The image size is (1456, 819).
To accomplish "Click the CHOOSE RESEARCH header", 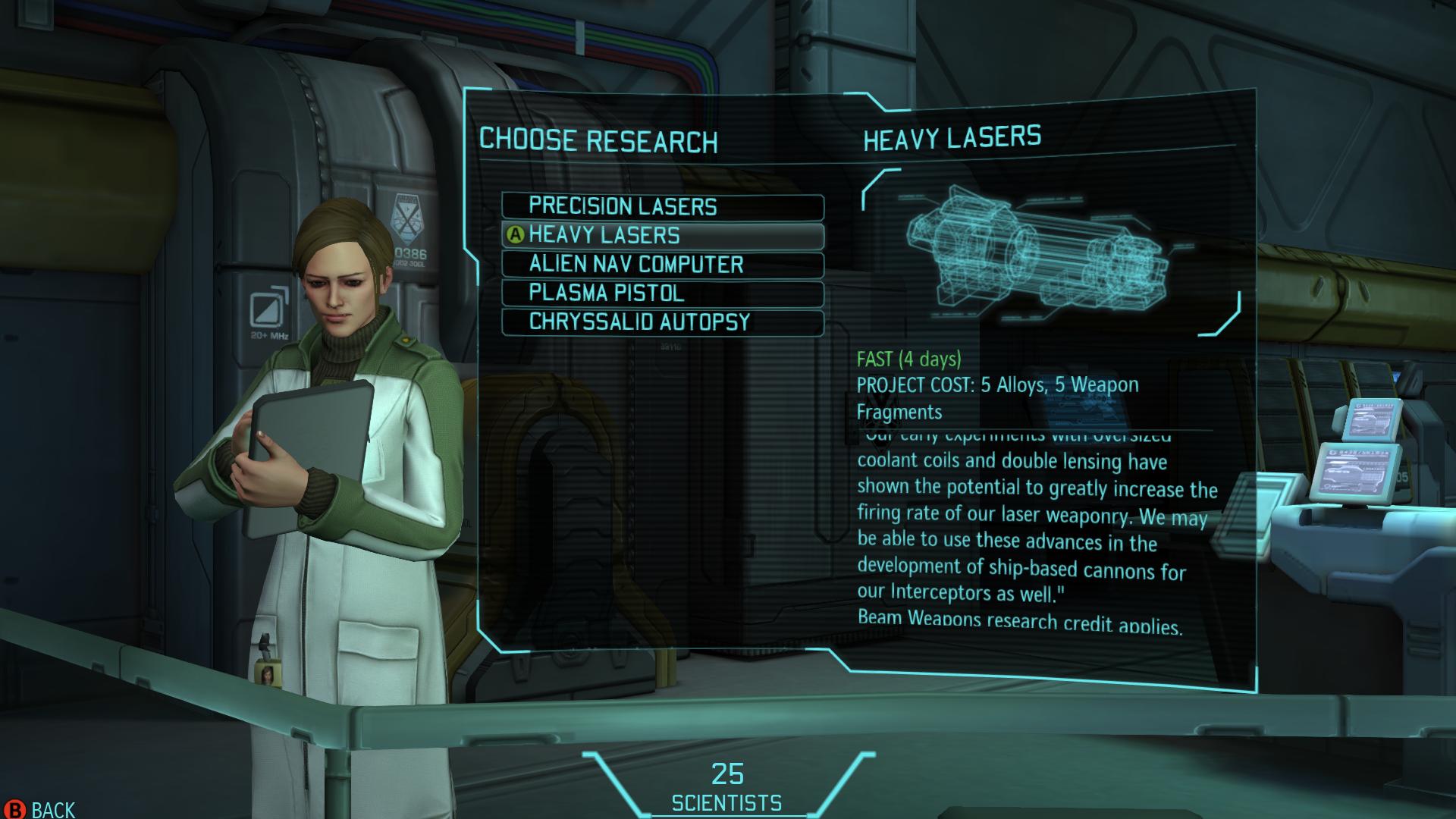I will click(x=599, y=140).
